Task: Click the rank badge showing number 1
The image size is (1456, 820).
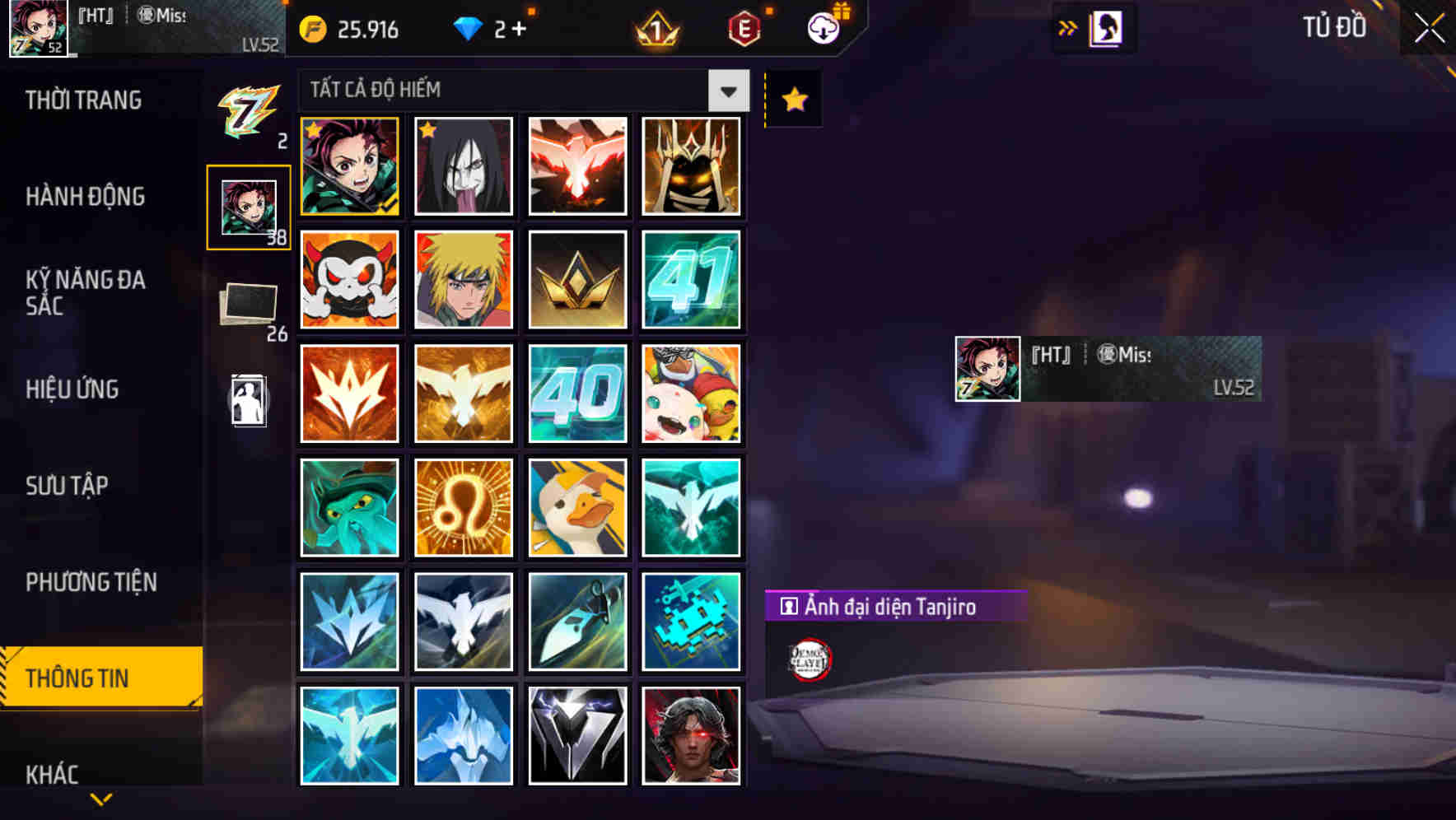Action: click(x=655, y=30)
